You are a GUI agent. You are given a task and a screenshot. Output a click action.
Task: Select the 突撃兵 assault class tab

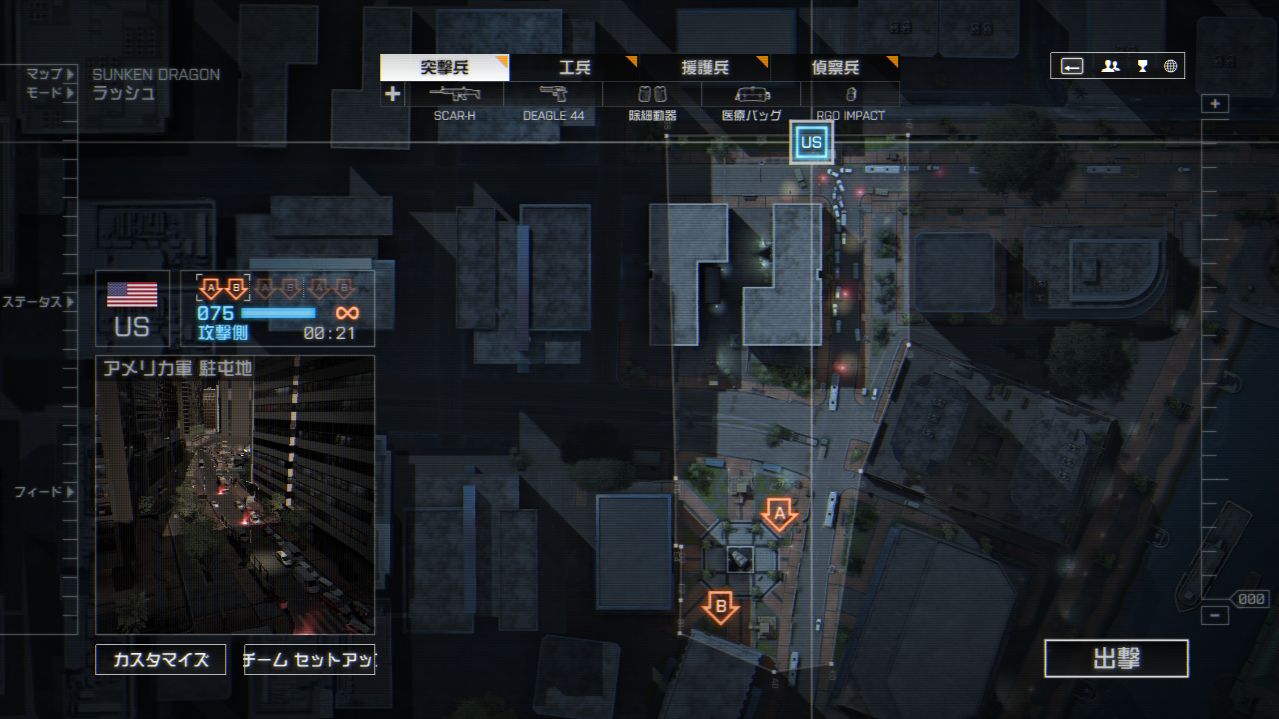[x=444, y=68]
